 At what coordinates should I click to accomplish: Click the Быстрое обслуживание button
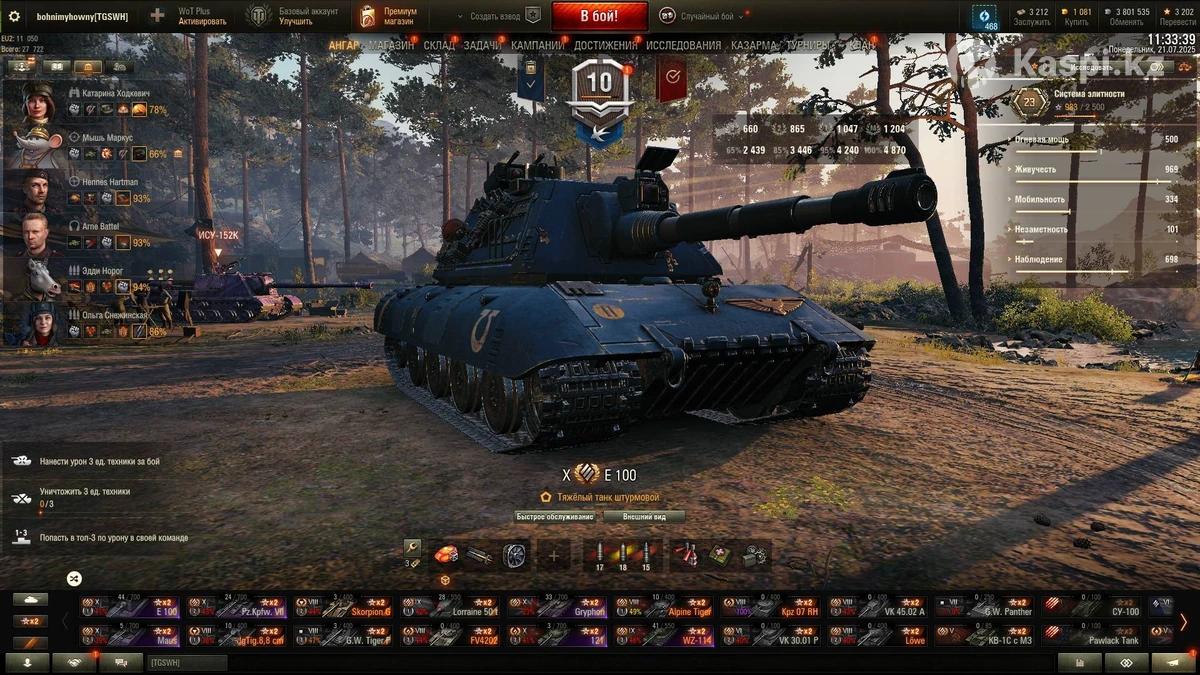(555, 517)
